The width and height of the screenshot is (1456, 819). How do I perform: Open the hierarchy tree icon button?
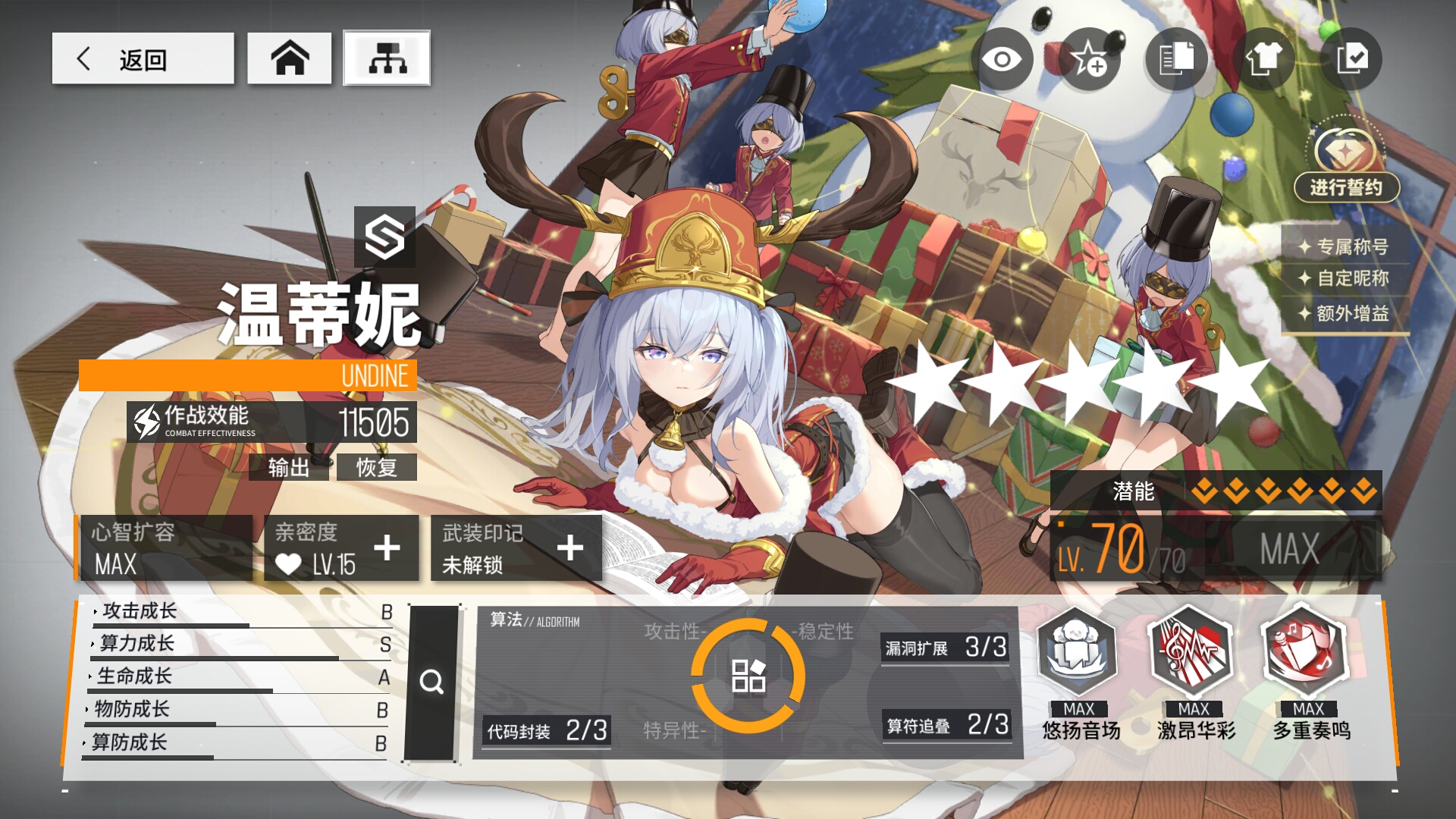387,58
